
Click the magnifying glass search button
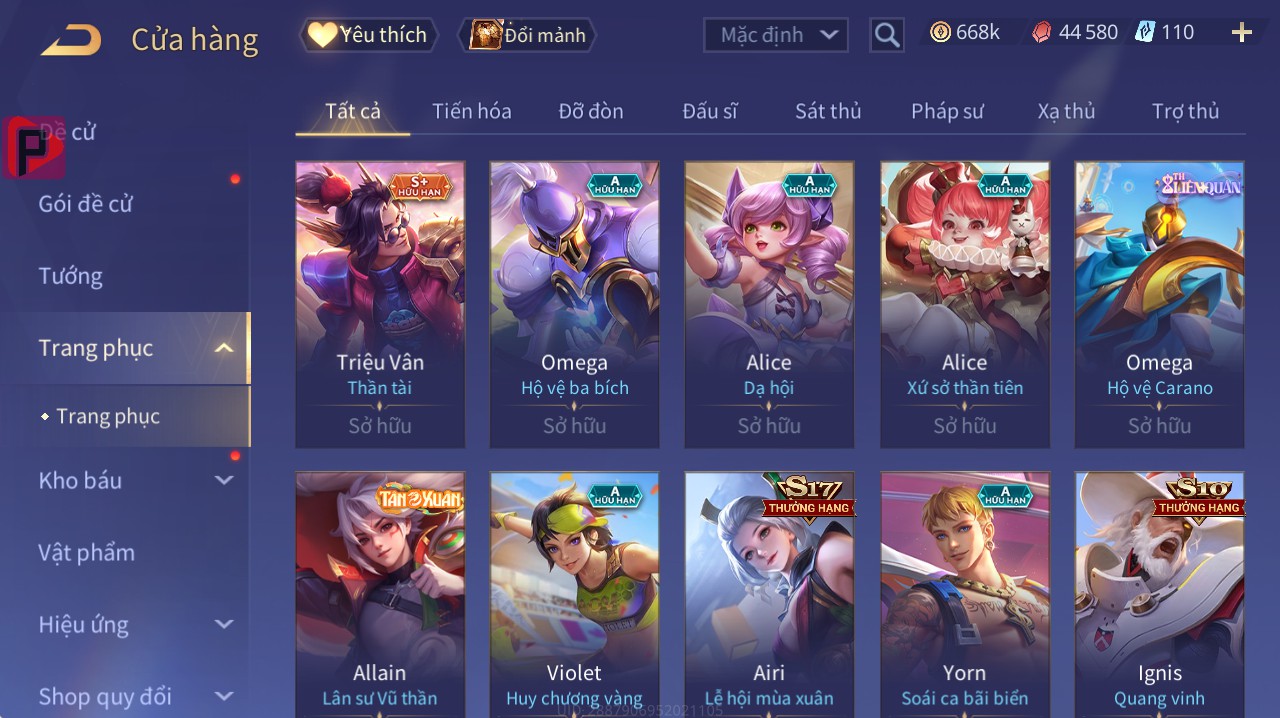(x=886, y=35)
